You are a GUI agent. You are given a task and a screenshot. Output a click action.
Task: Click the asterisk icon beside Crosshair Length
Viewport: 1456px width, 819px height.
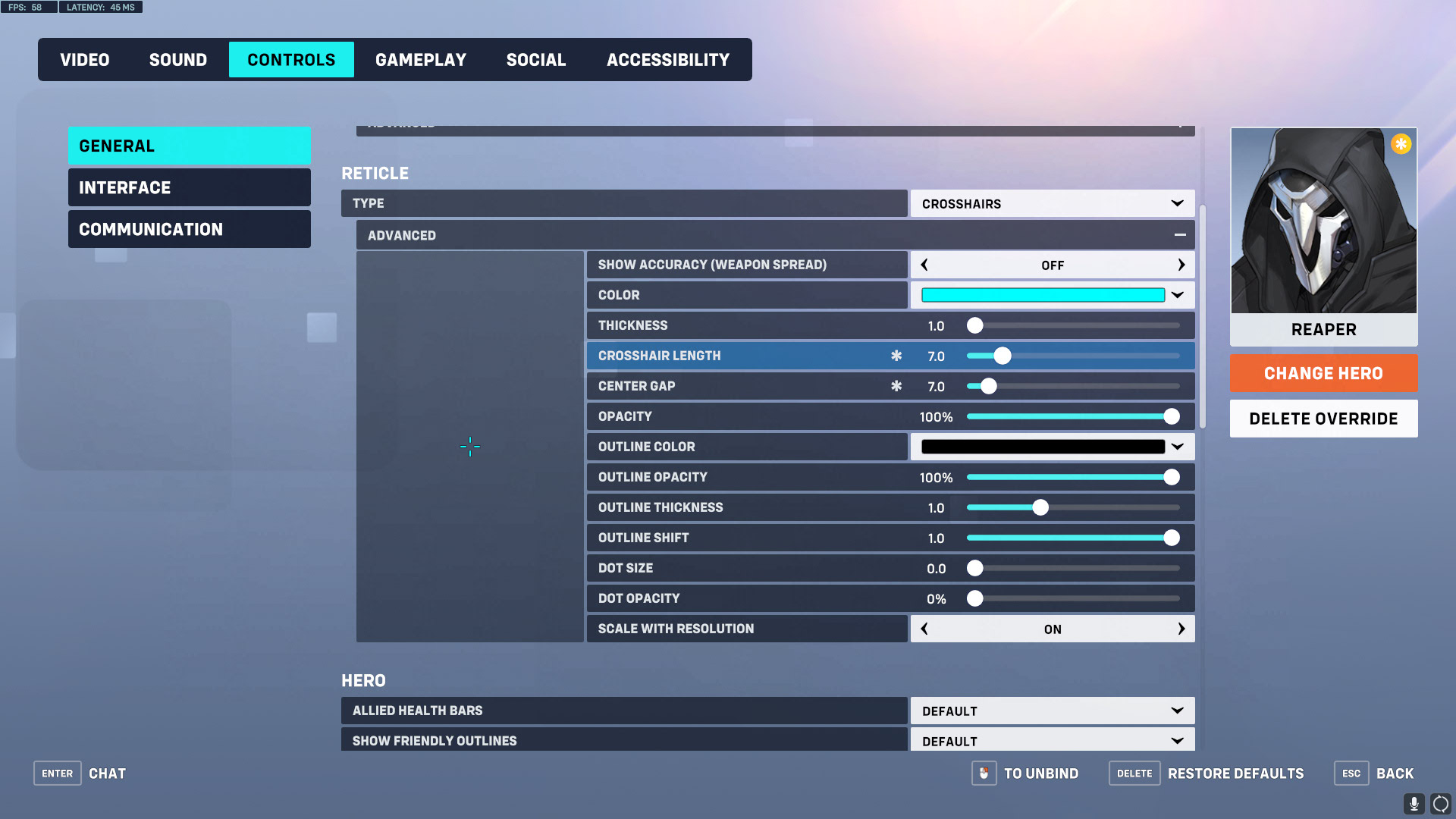tap(896, 355)
